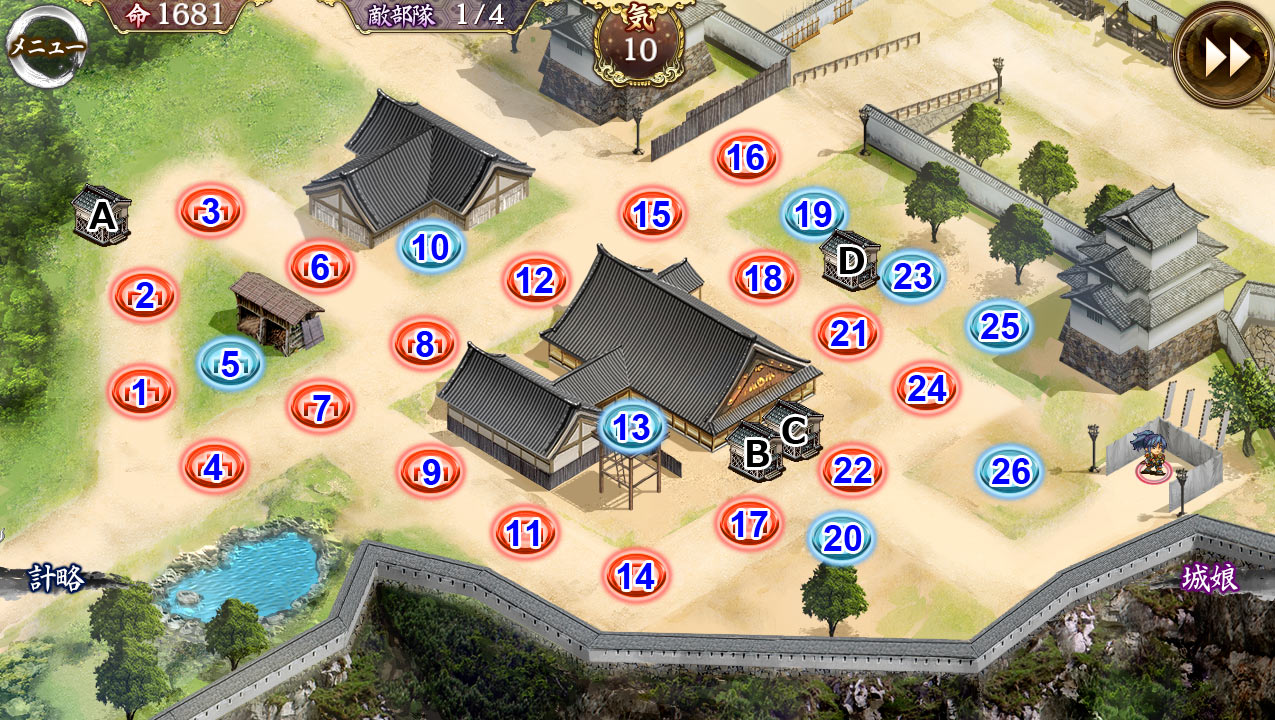Viewport: 1275px width, 720px height.
Task: Open the メニュー menu button
Action: click(46, 47)
